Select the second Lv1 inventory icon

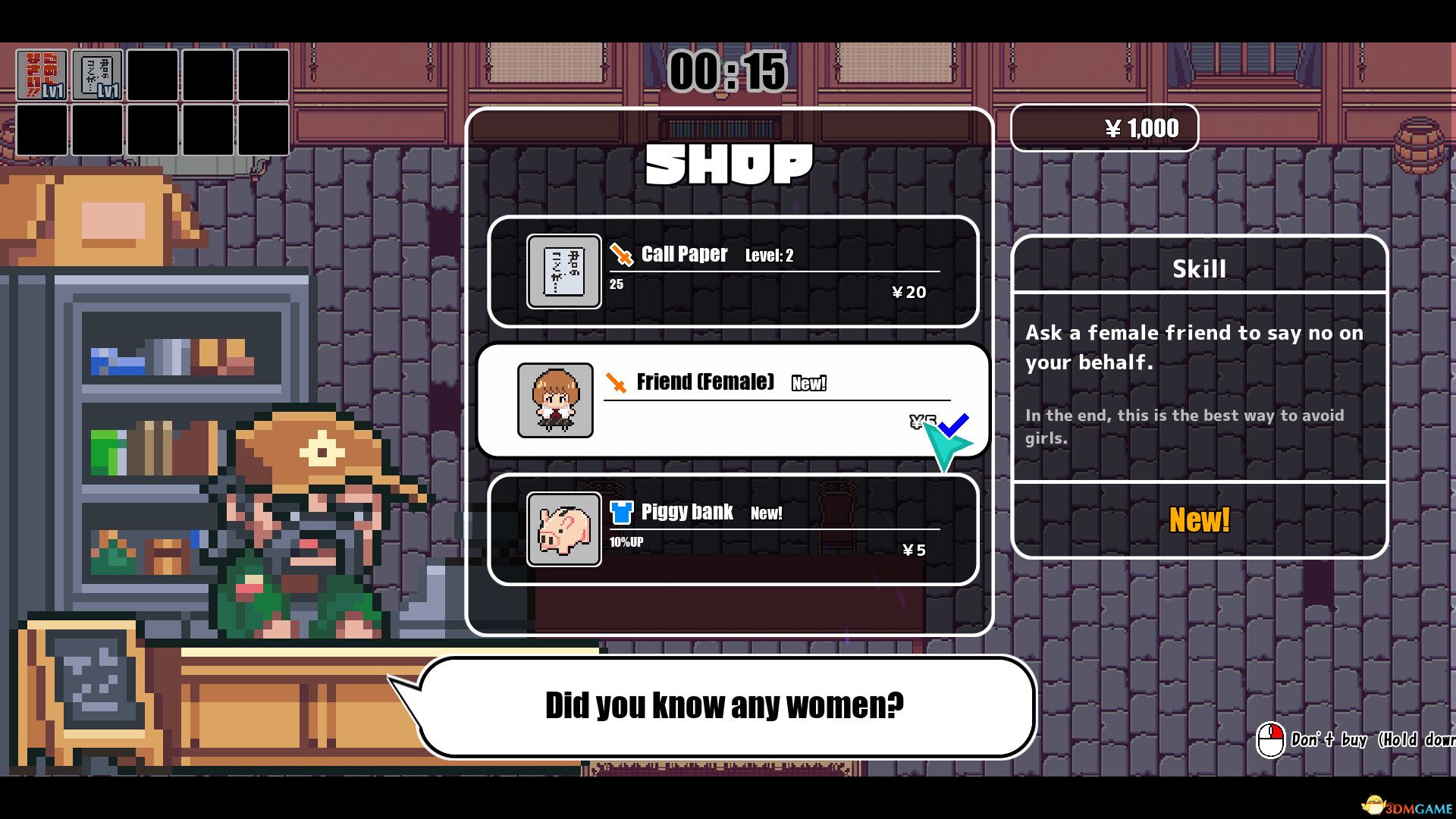[x=96, y=74]
